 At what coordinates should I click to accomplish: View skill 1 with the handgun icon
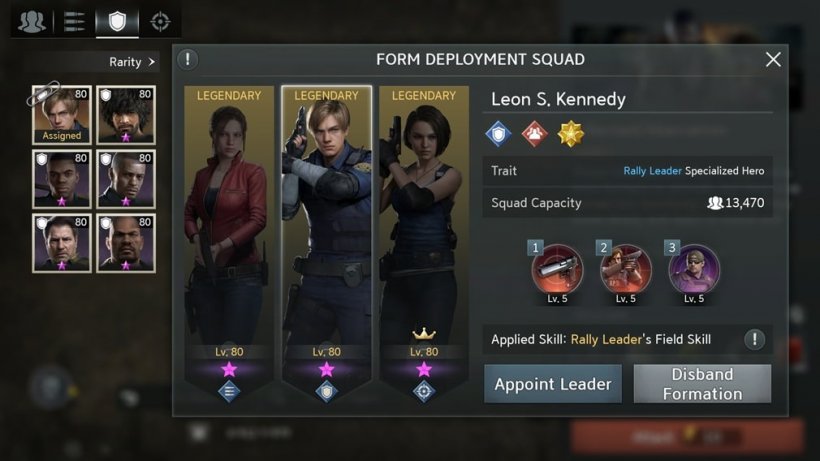pyautogui.click(x=557, y=269)
